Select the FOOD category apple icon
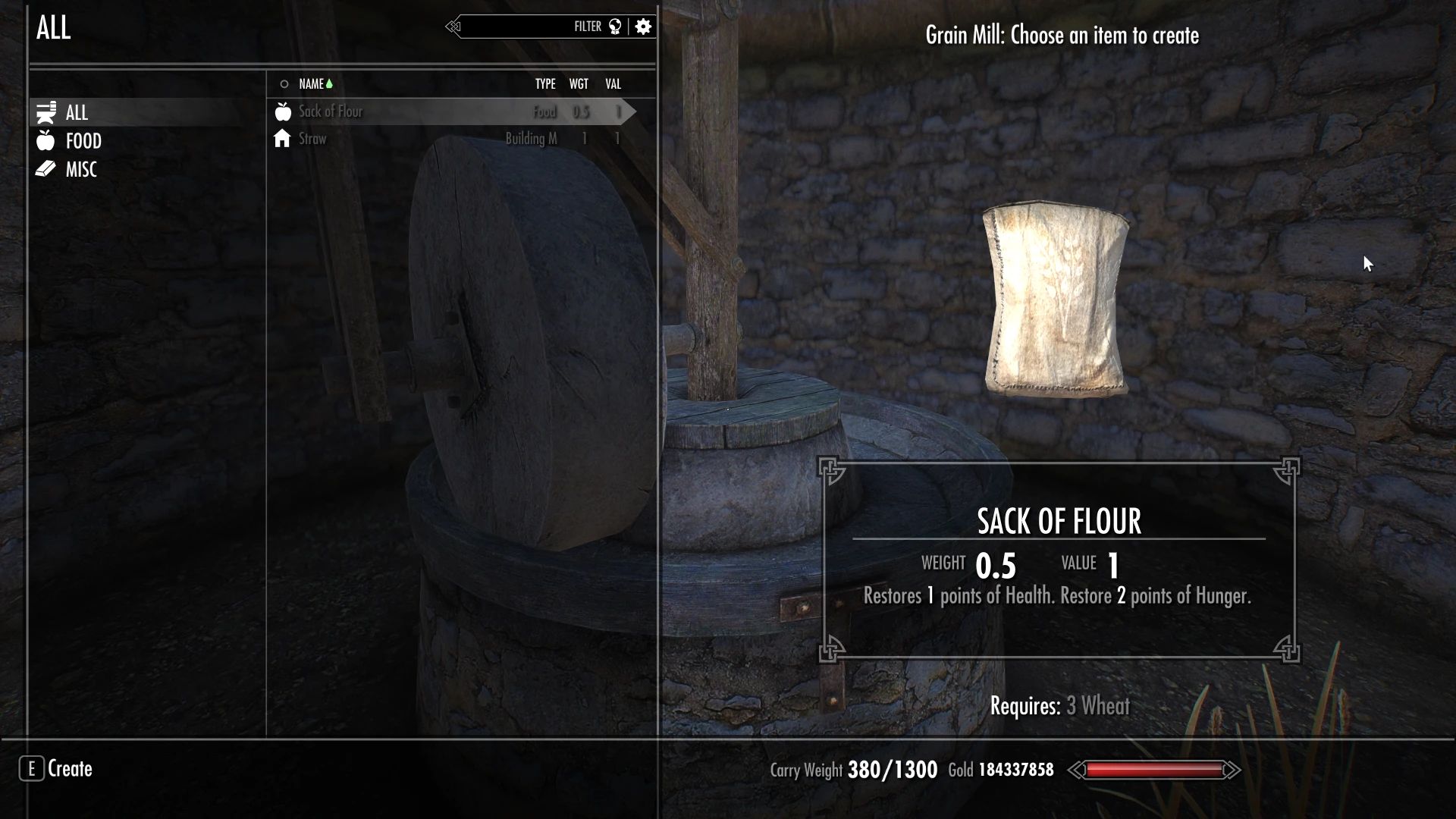The image size is (1456, 819). point(46,141)
